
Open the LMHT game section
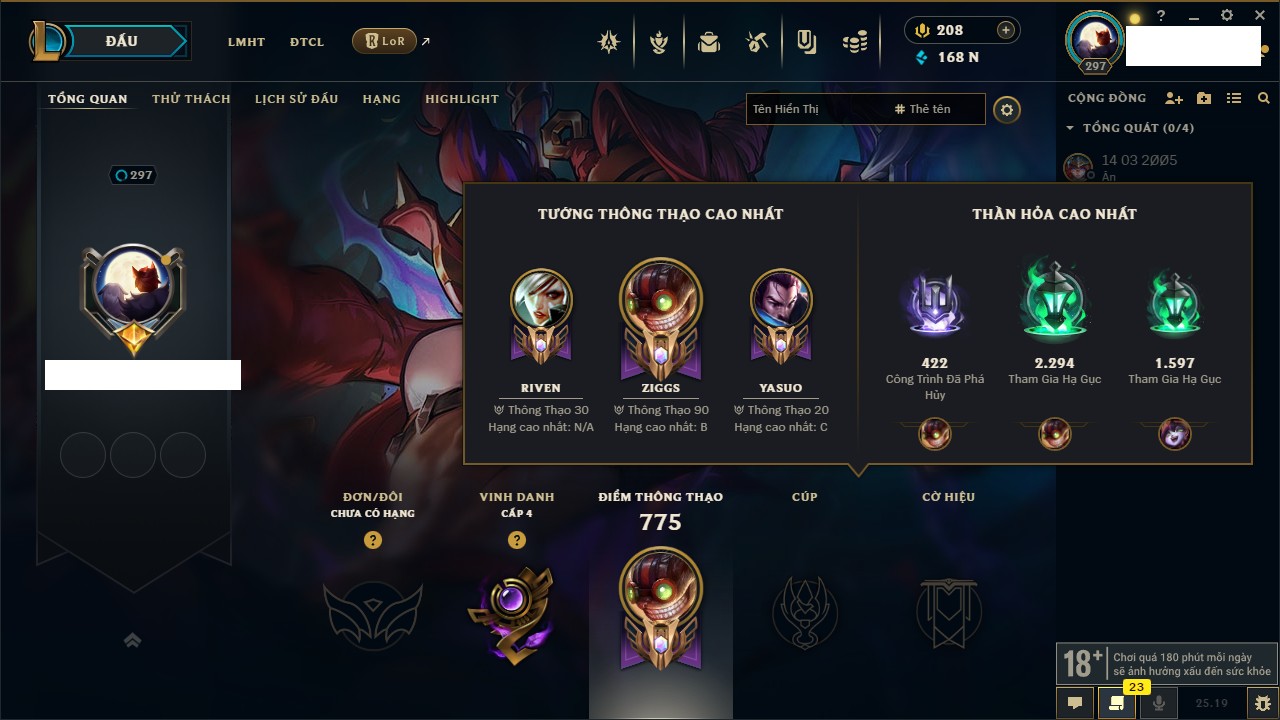246,42
